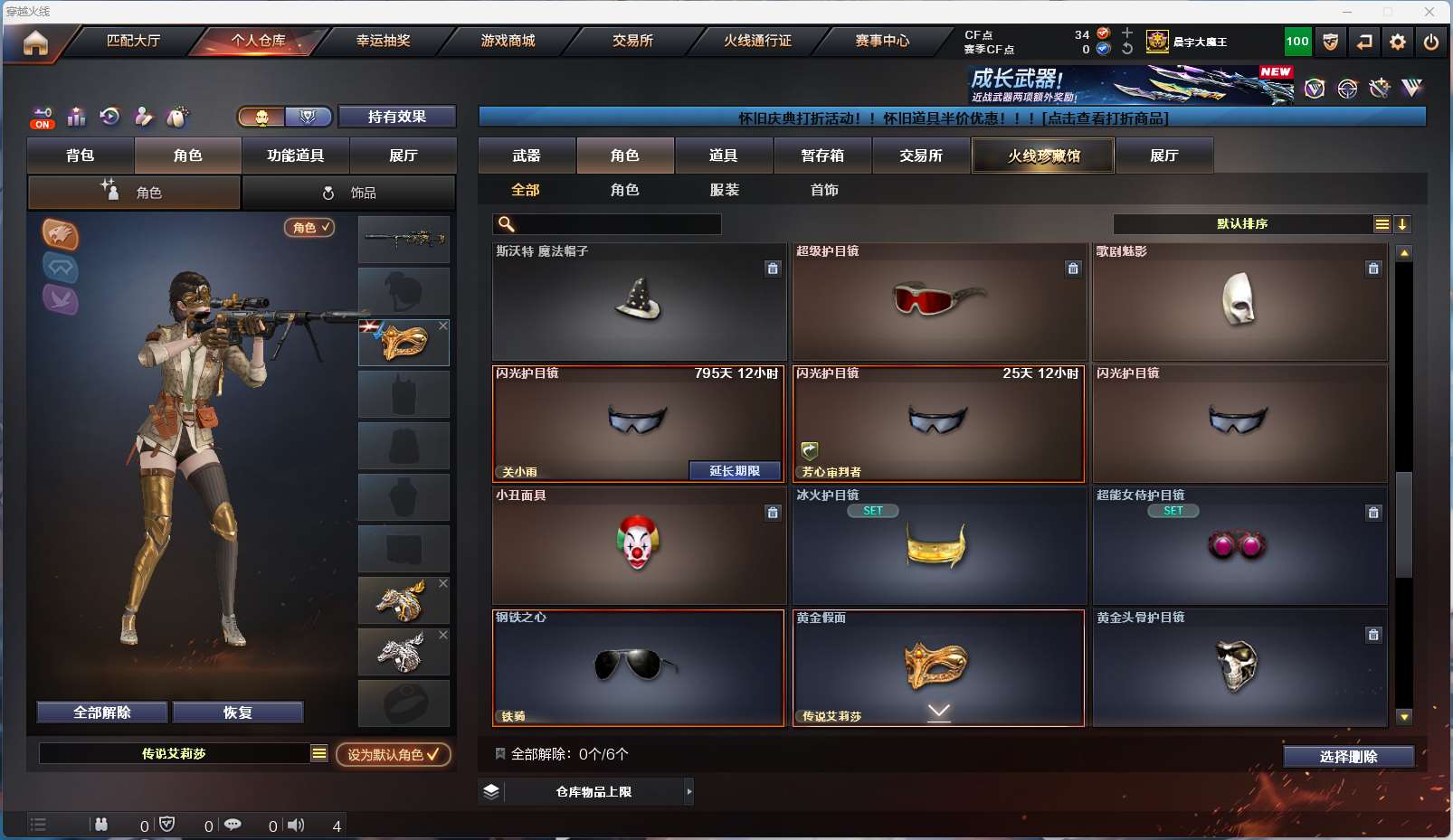
Task: Filter items by 首饰 accessories
Action: [x=824, y=190]
